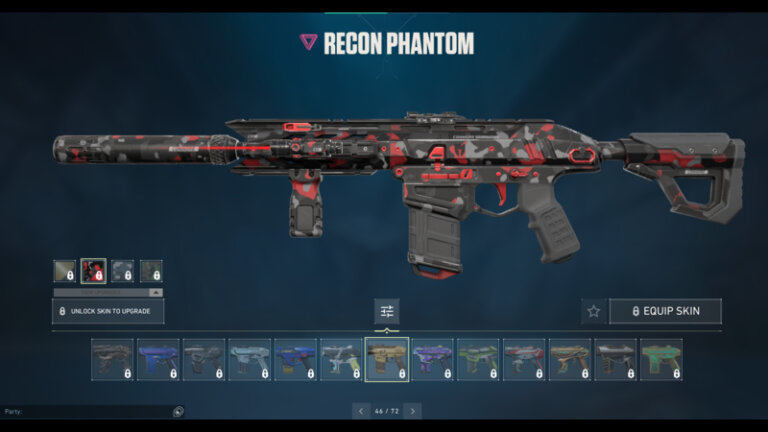Click the Equip Skin button

(664, 311)
